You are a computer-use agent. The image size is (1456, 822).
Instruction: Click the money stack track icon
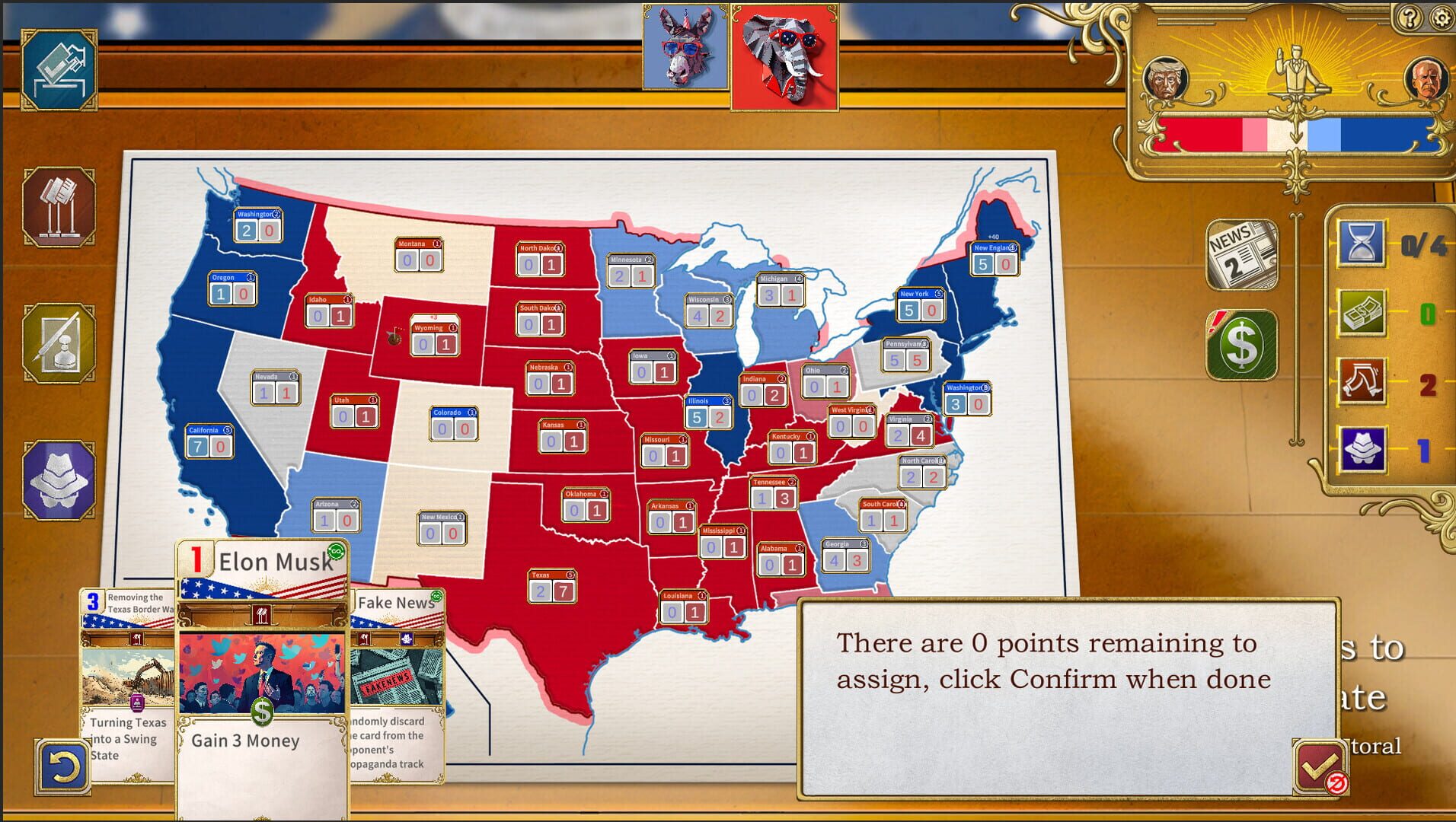1362,312
